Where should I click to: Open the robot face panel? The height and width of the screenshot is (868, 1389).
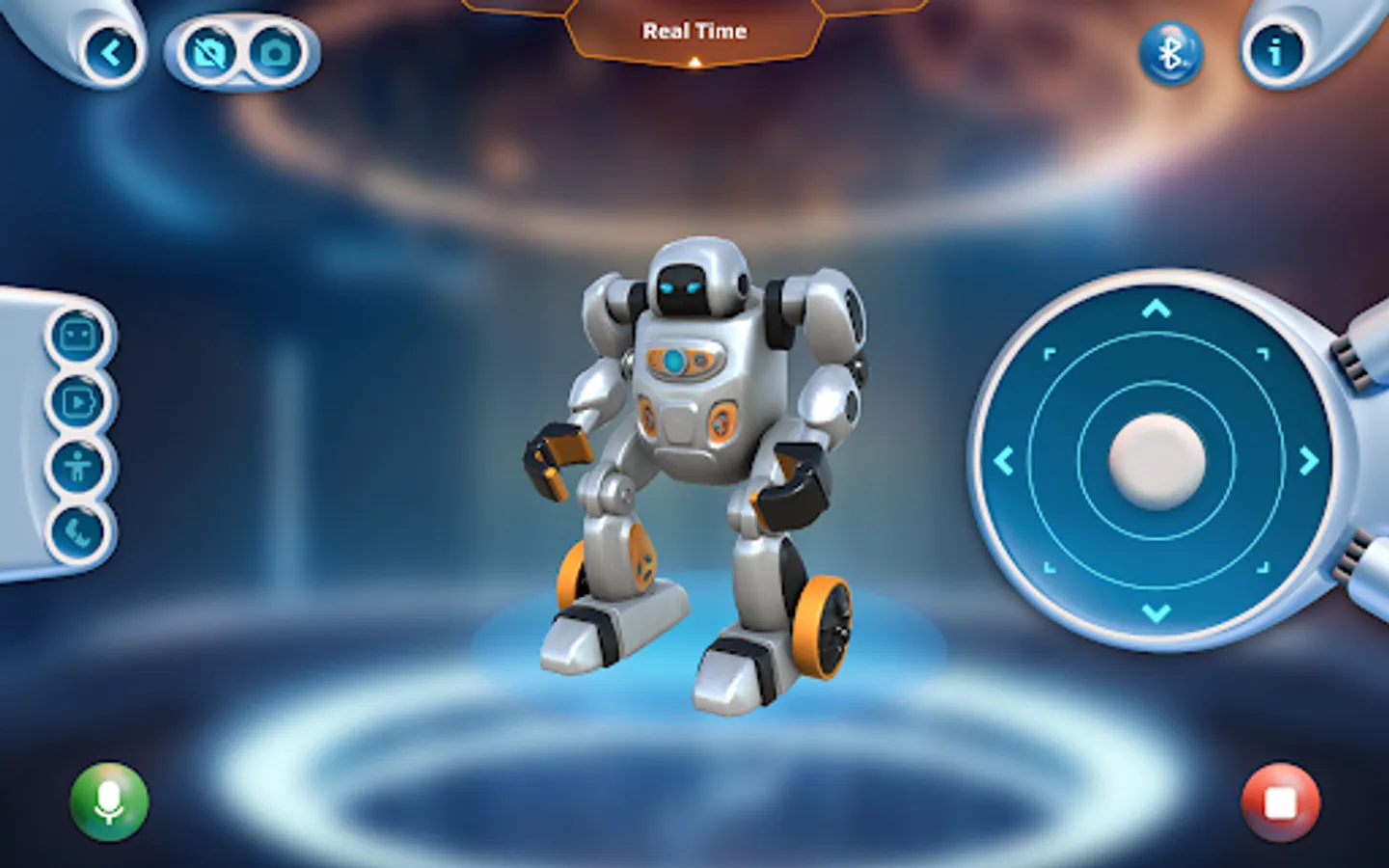pyautogui.click(x=77, y=336)
